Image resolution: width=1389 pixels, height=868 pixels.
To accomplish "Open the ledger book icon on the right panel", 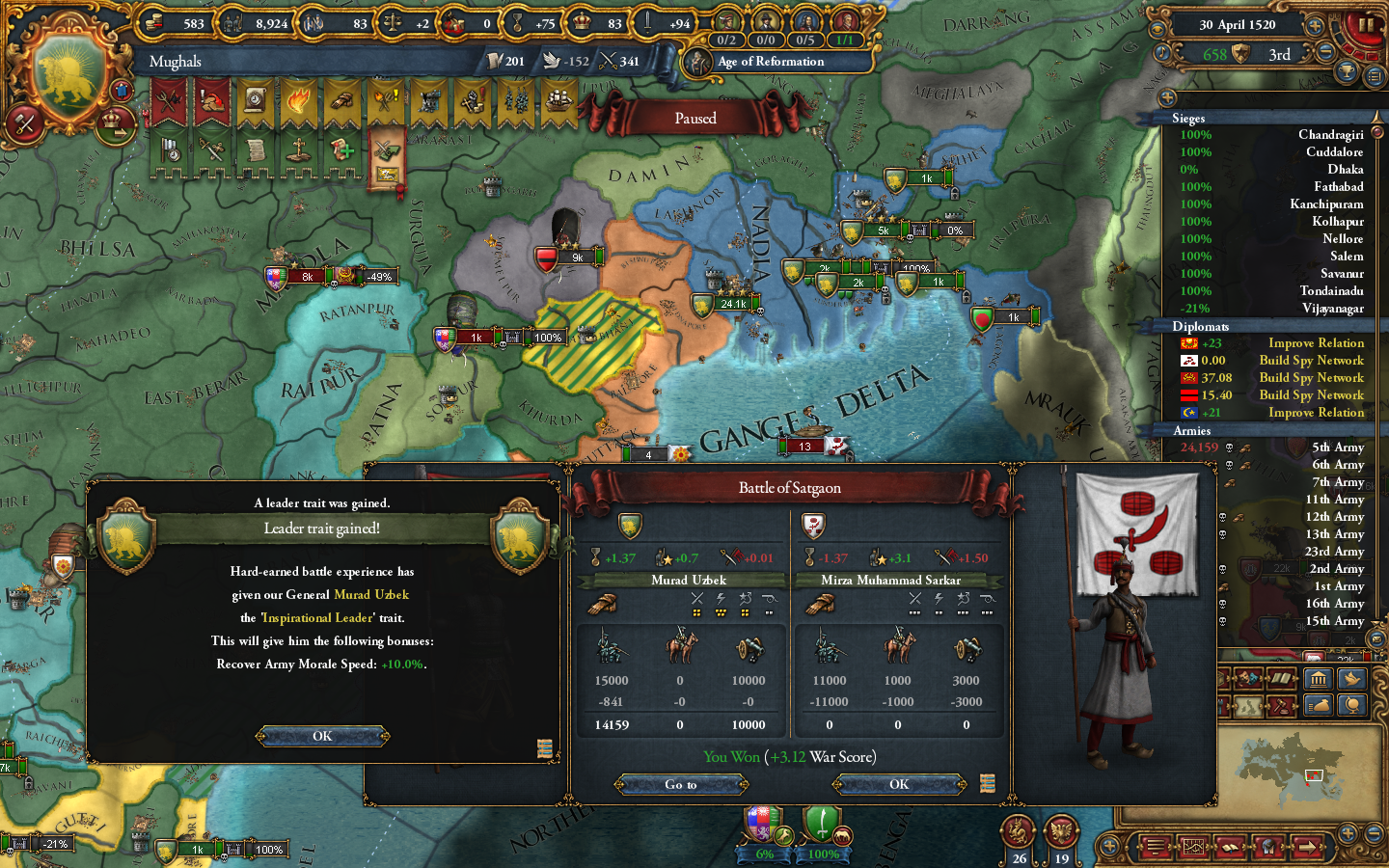I will click(x=1280, y=678).
